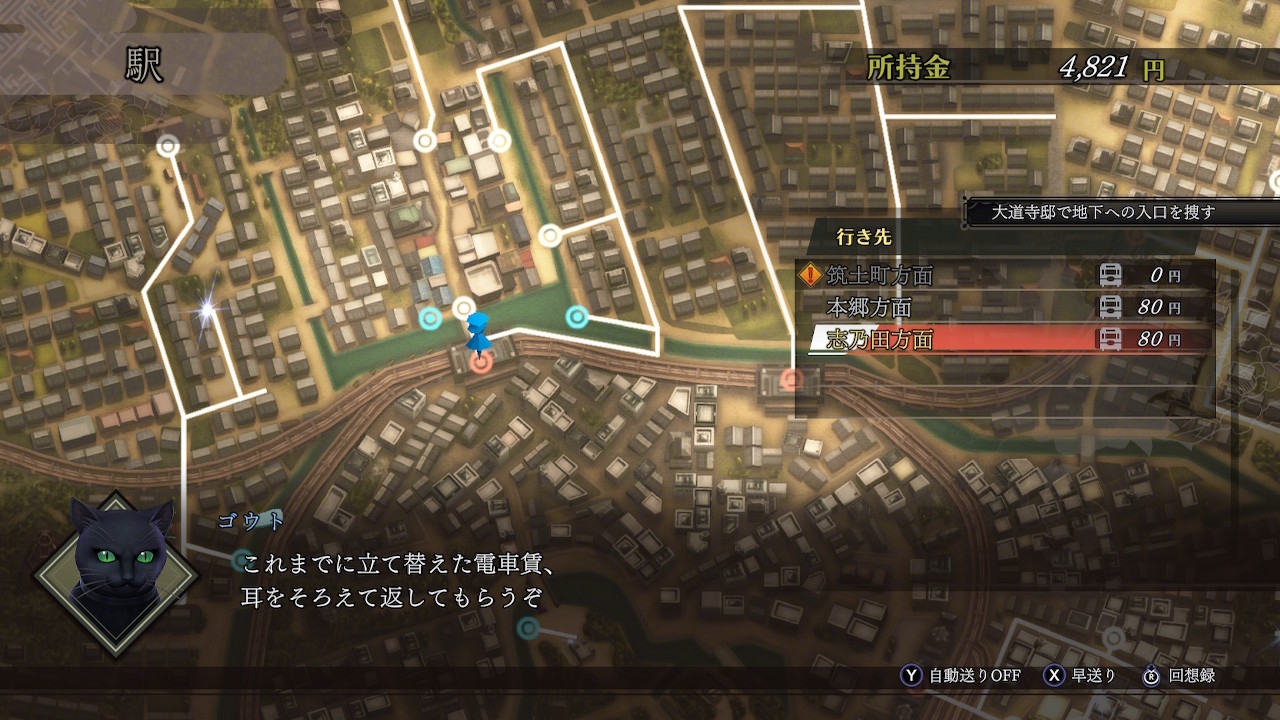This screenshot has height=720, width=1280.
Task: Click the 自動送りOFF auto-advance label
Action: (974, 676)
